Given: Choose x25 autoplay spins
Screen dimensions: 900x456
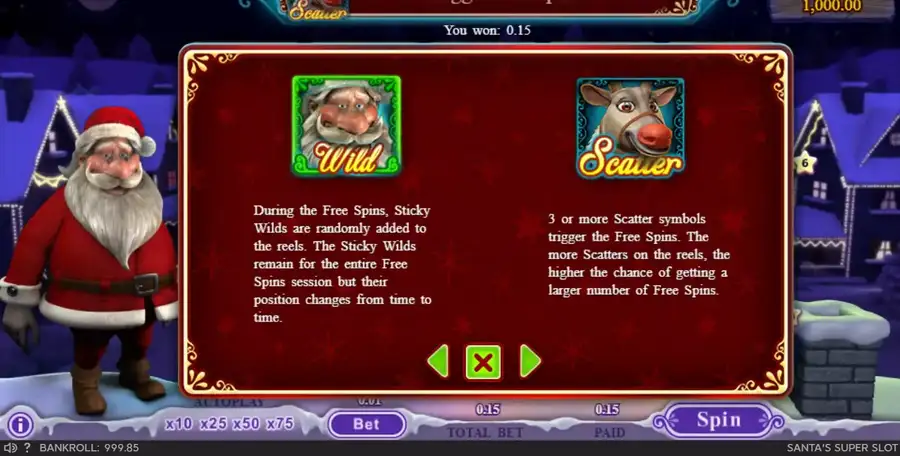Looking at the screenshot, I should 214,424.
